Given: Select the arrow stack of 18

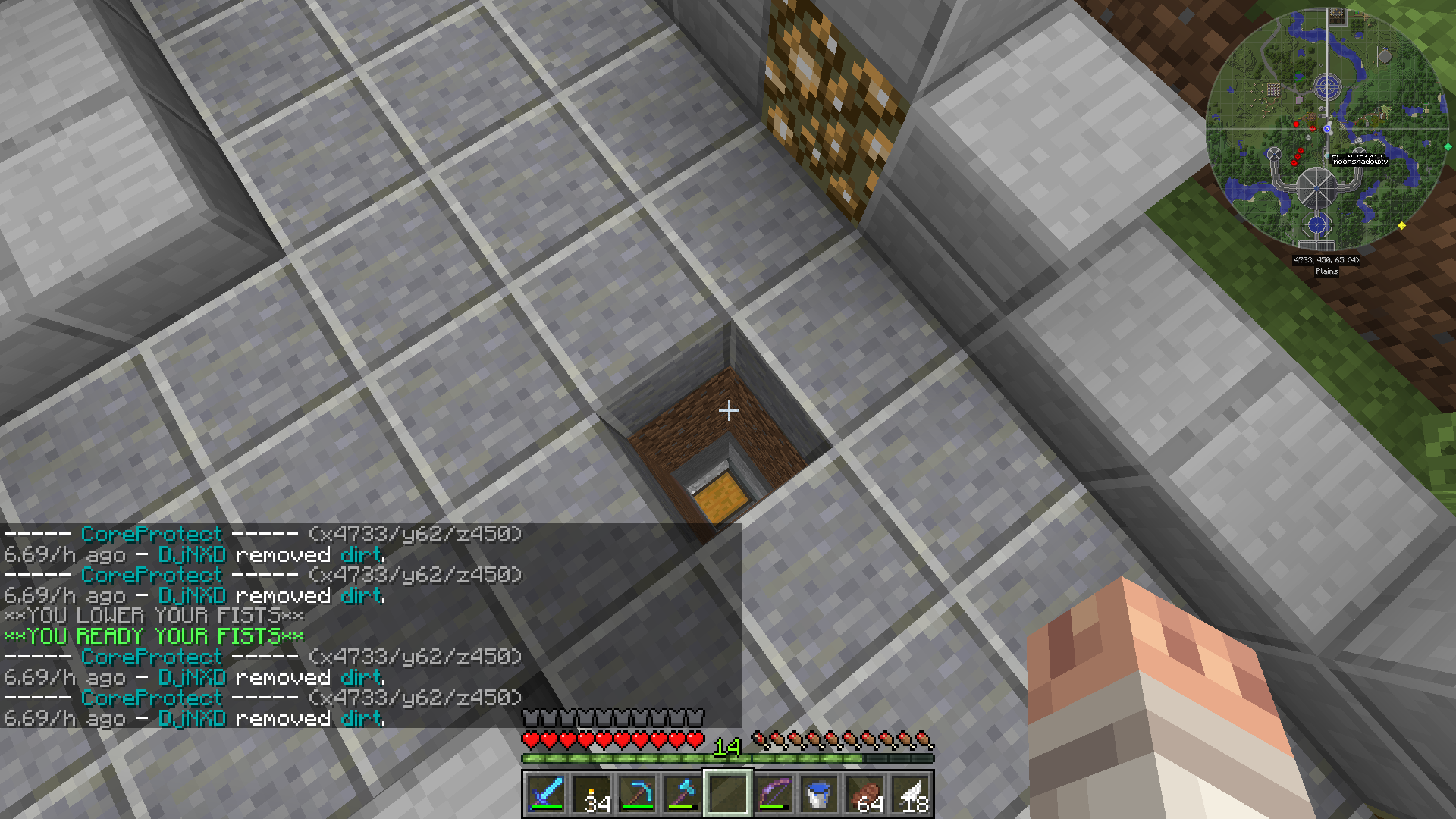Looking at the screenshot, I should tap(911, 794).
